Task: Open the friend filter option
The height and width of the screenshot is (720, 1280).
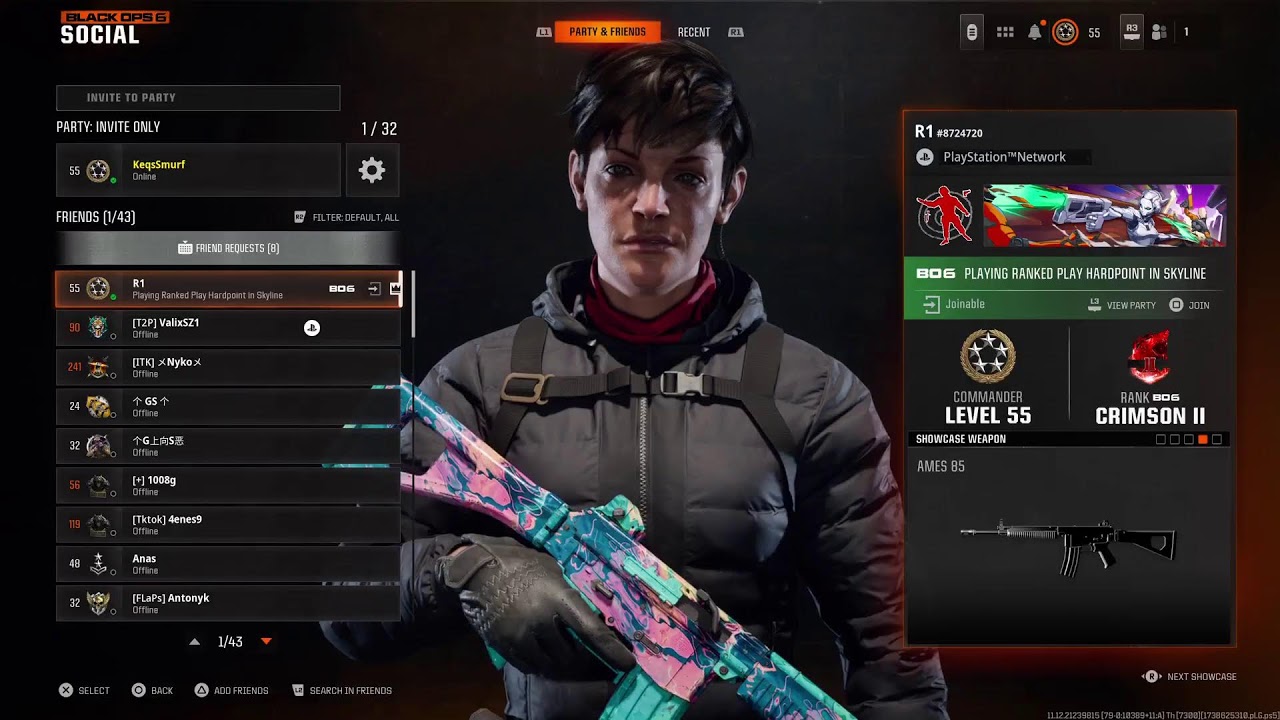Action: pos(346,217)
